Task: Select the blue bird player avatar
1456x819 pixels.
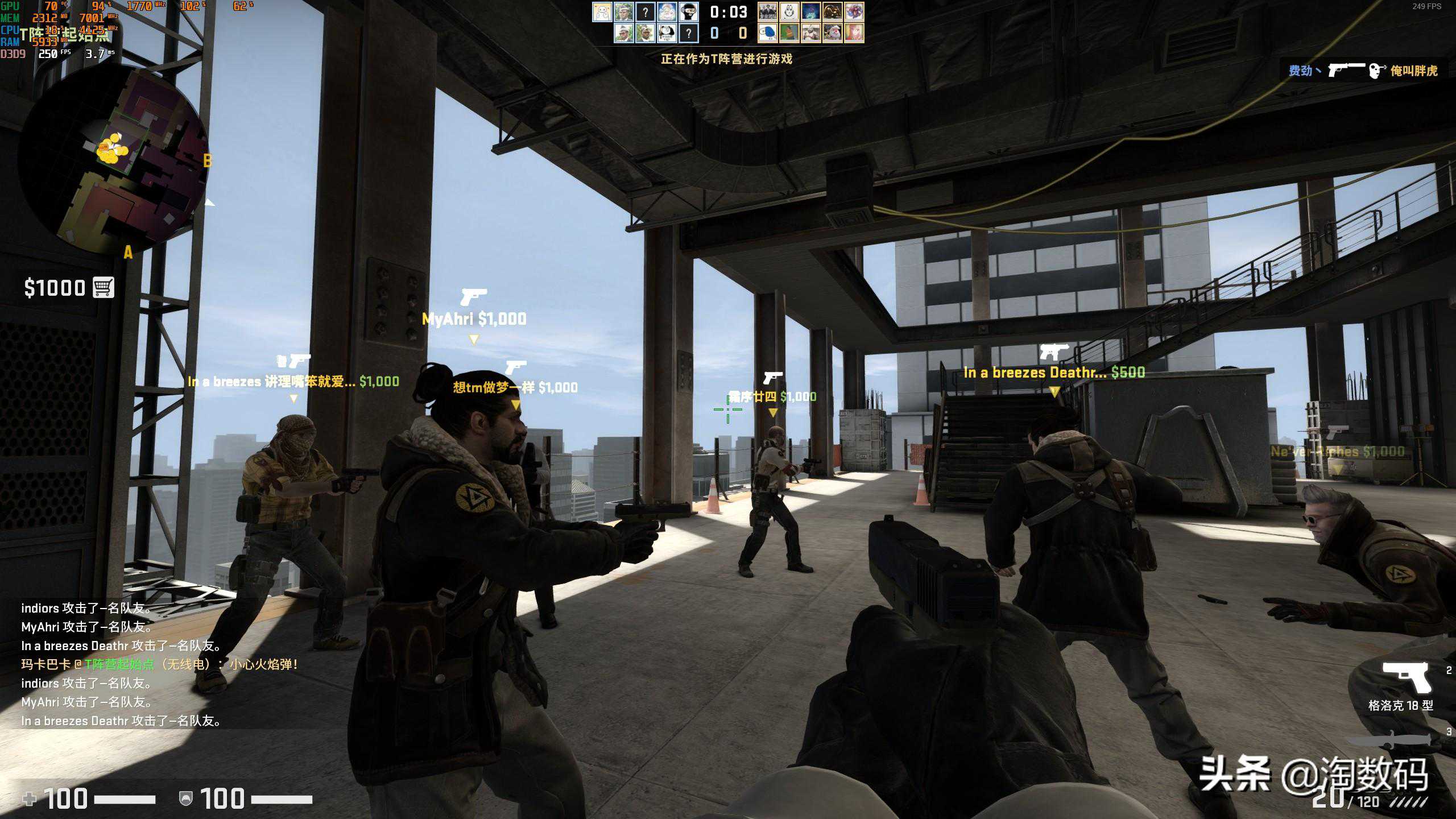Action: [x=767, y=34]
